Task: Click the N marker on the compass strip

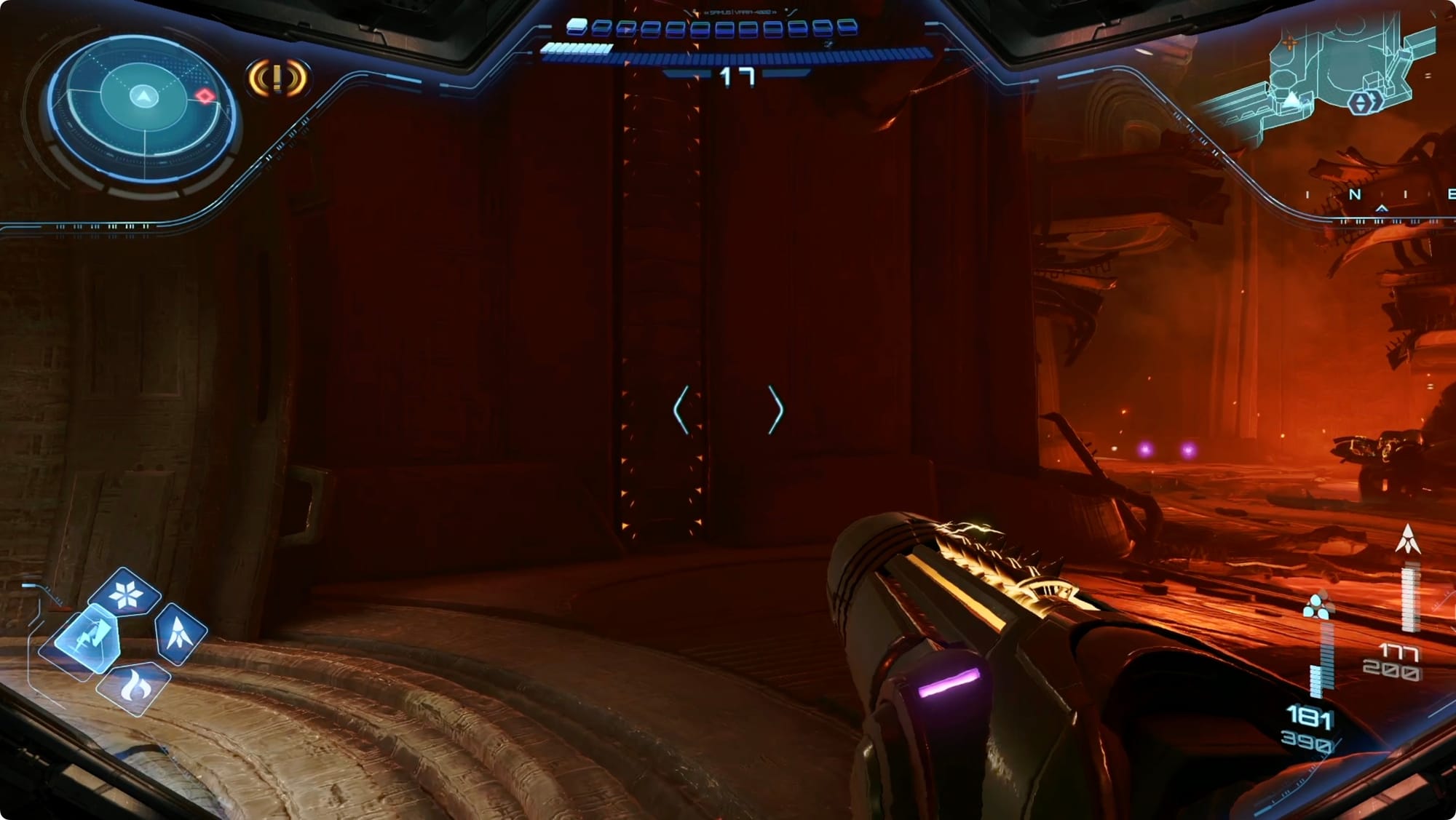Action: pos(1355,194)
